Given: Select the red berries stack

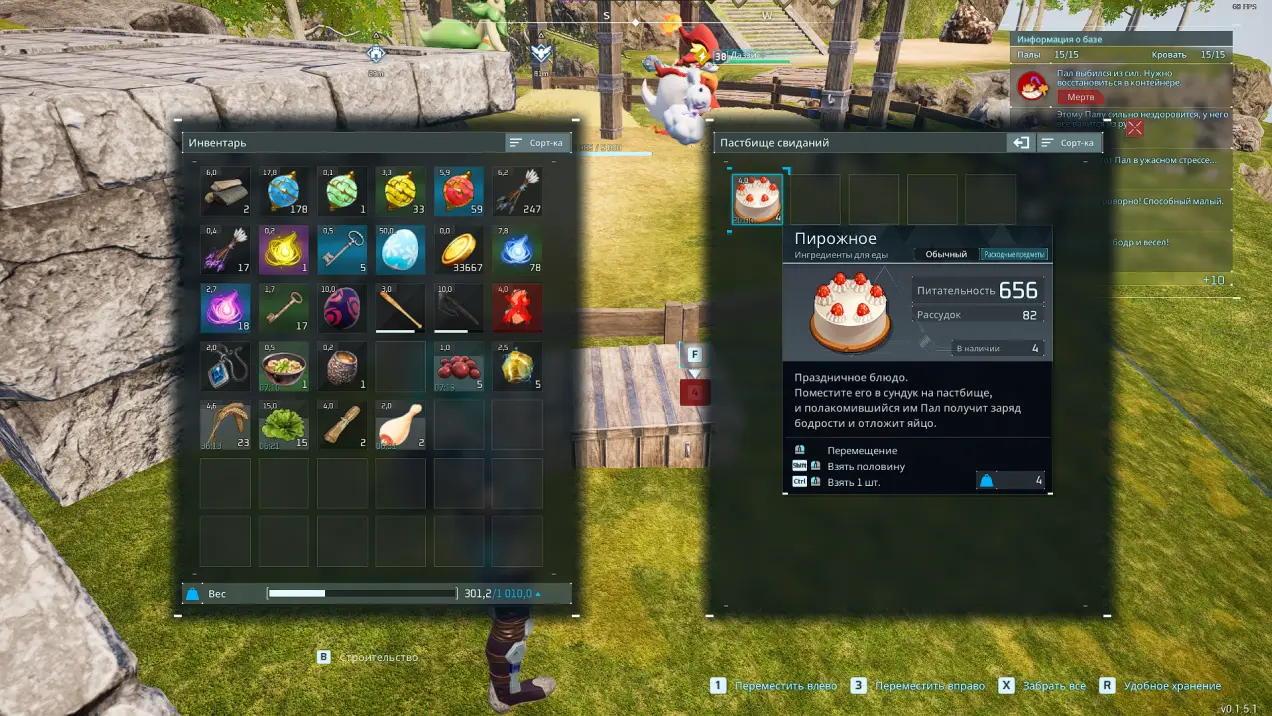Looking at the screenshot, I should pyautogui.click(x=459, y=366).
